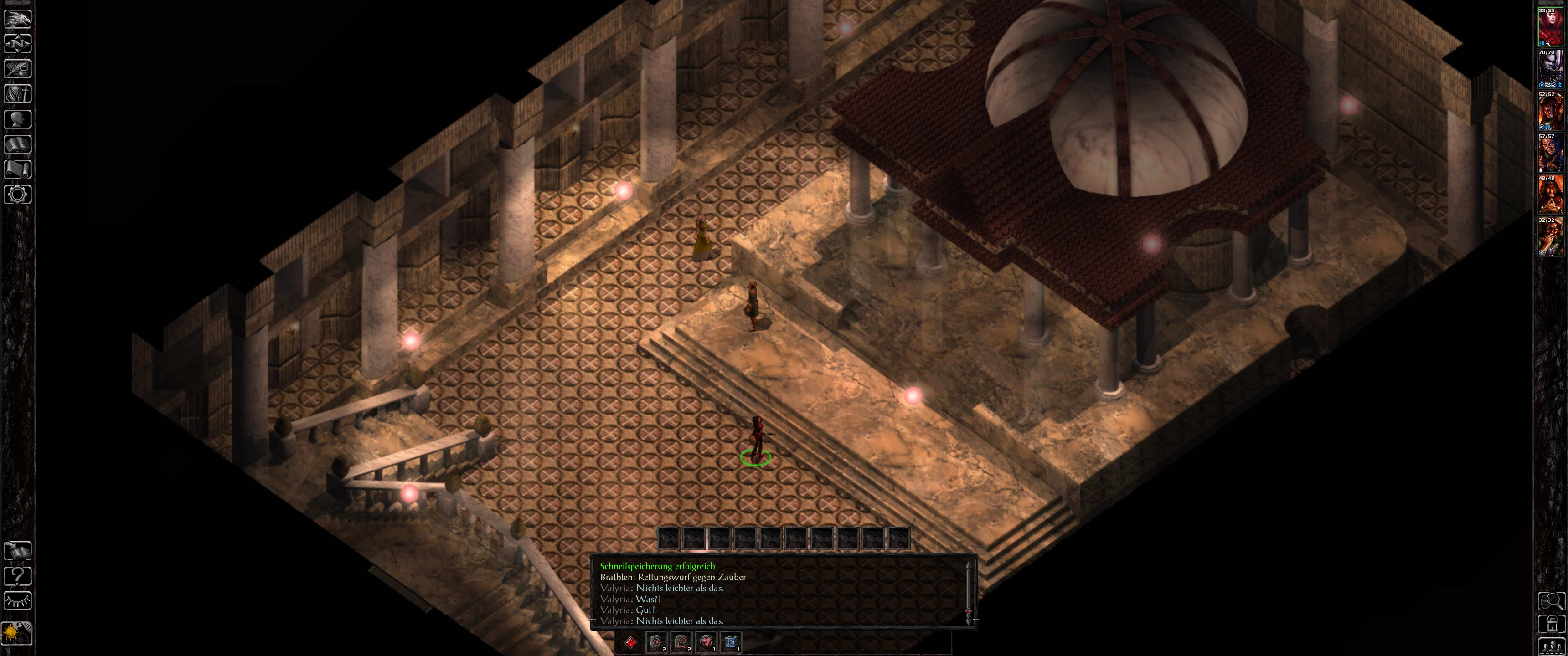1568x656 pixels.
Task: Open the mage spellbook open-book icon
Action: click(x=18, y=144)
